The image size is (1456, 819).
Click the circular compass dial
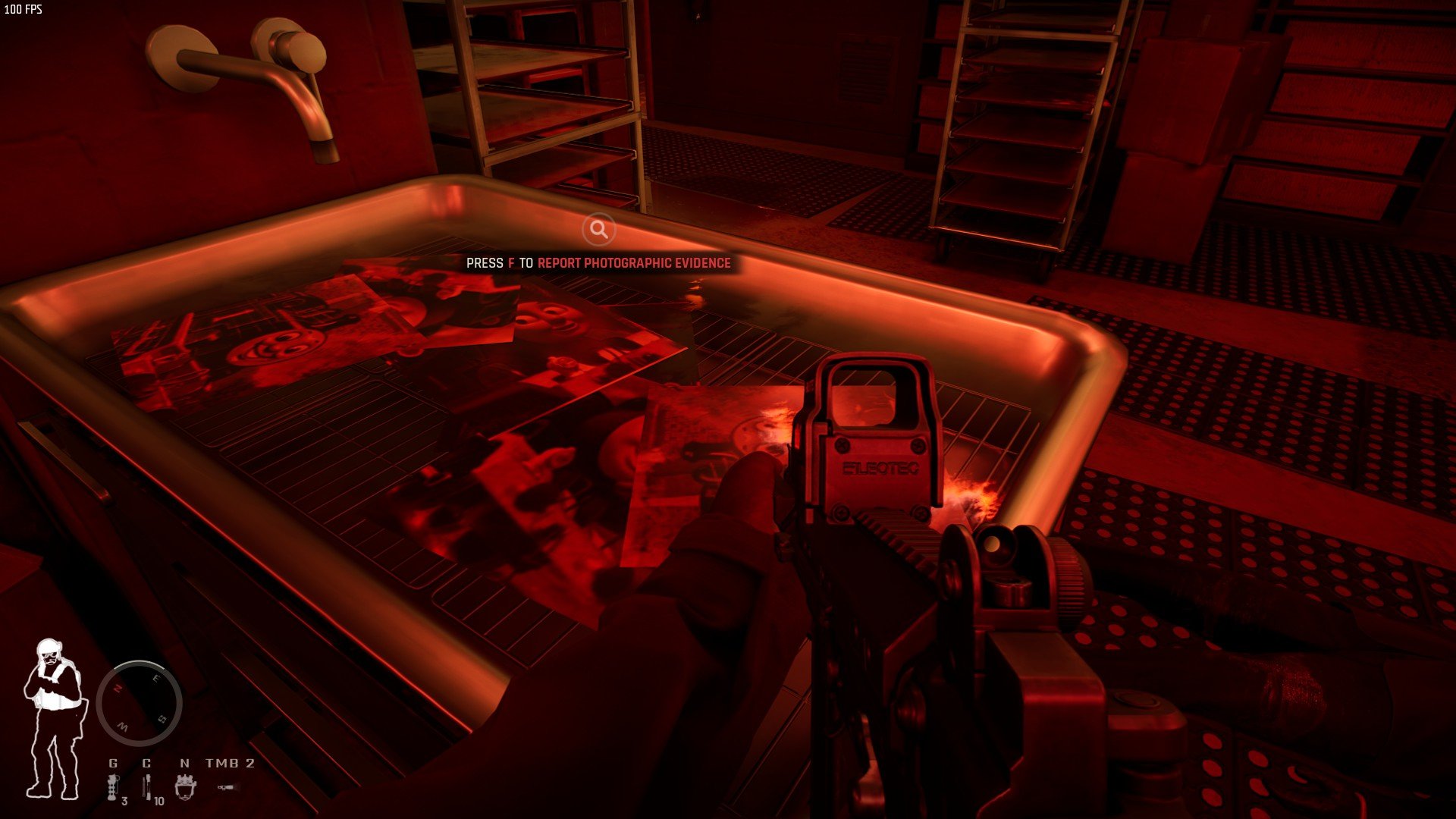pyautogui.click(x=139, y=703)
